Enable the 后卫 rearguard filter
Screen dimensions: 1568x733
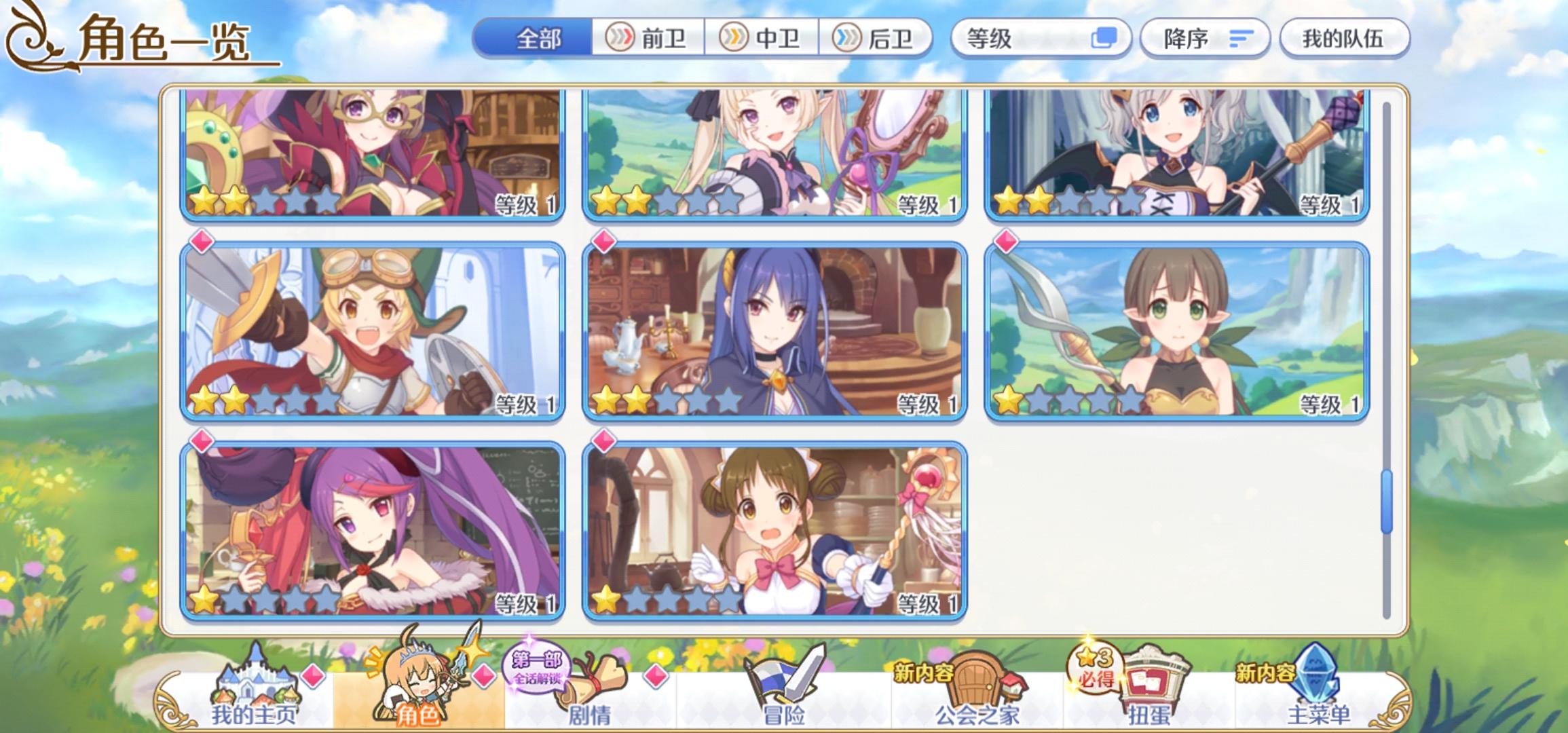(x=876, y=40)
